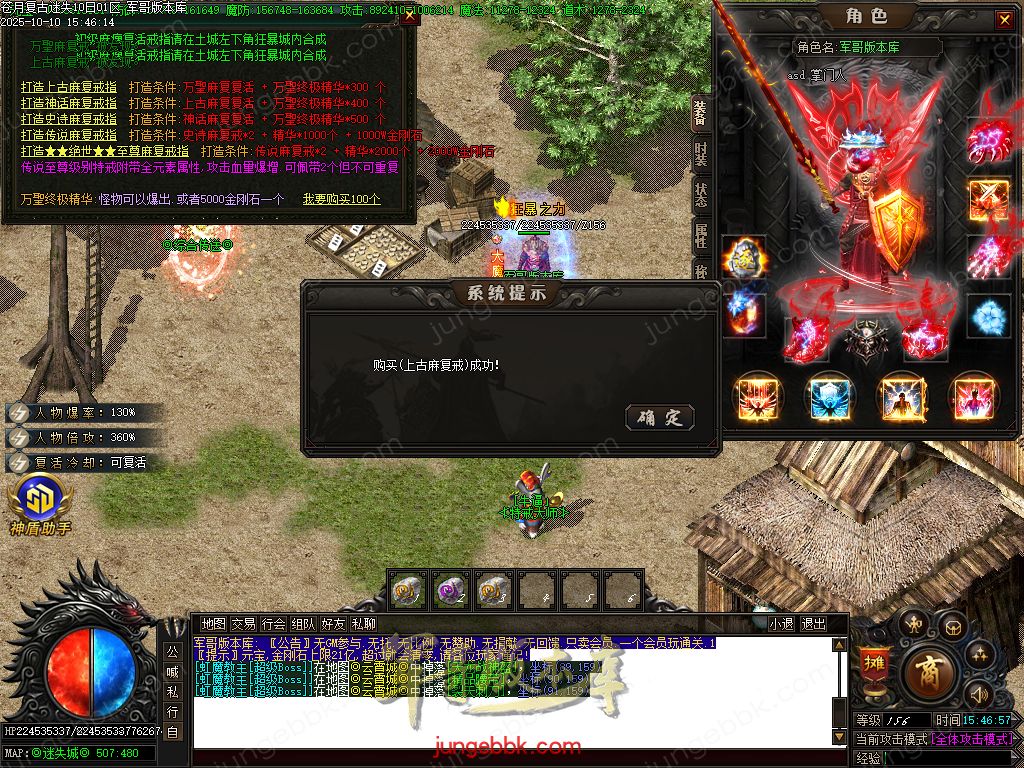Open the 神盾助手 helper icon

(x=40, y=505)
